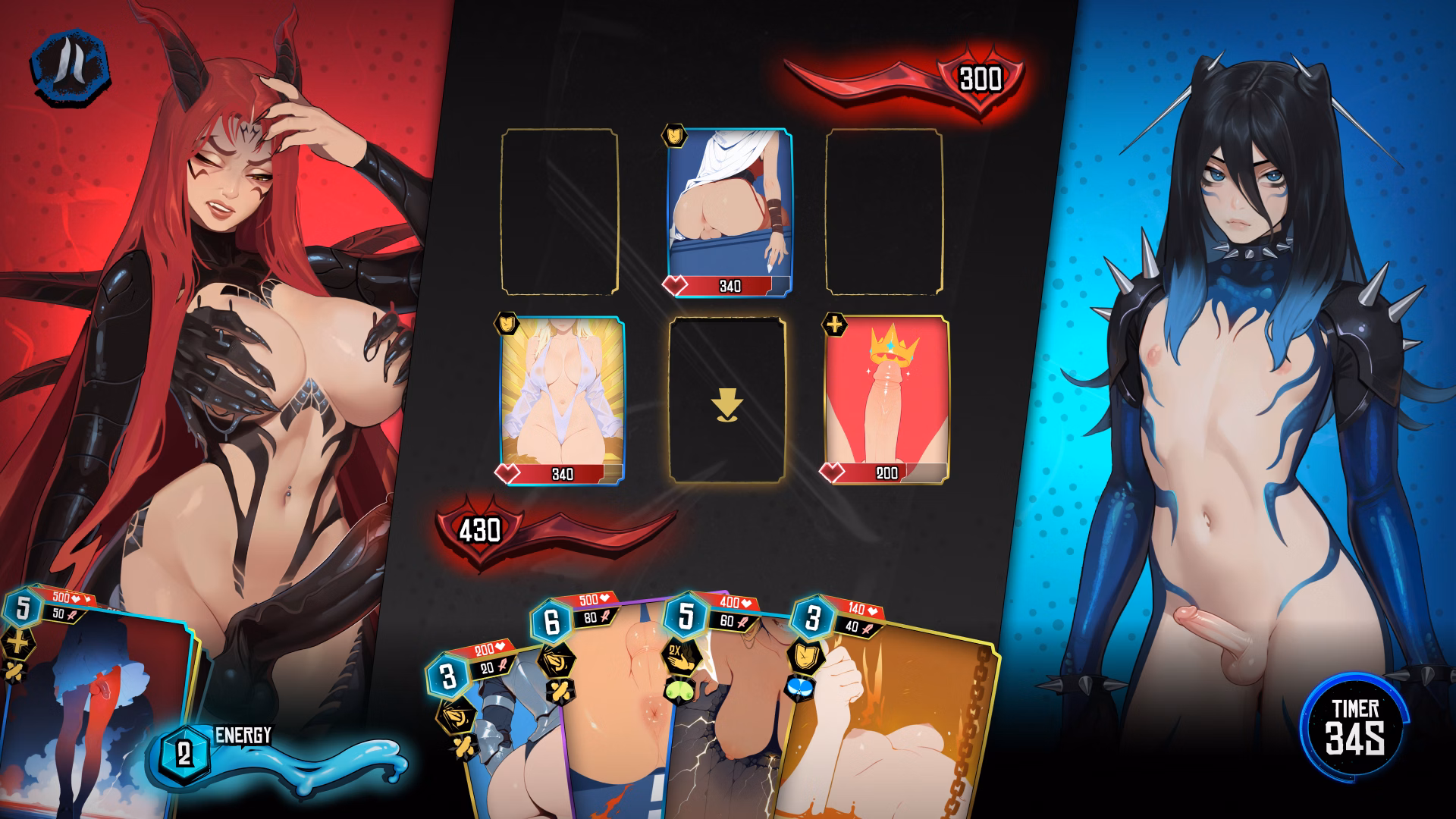The image size is (1456, 819).
Task: Place card in the gold arrow slot
Action: (x=726, y=400)
